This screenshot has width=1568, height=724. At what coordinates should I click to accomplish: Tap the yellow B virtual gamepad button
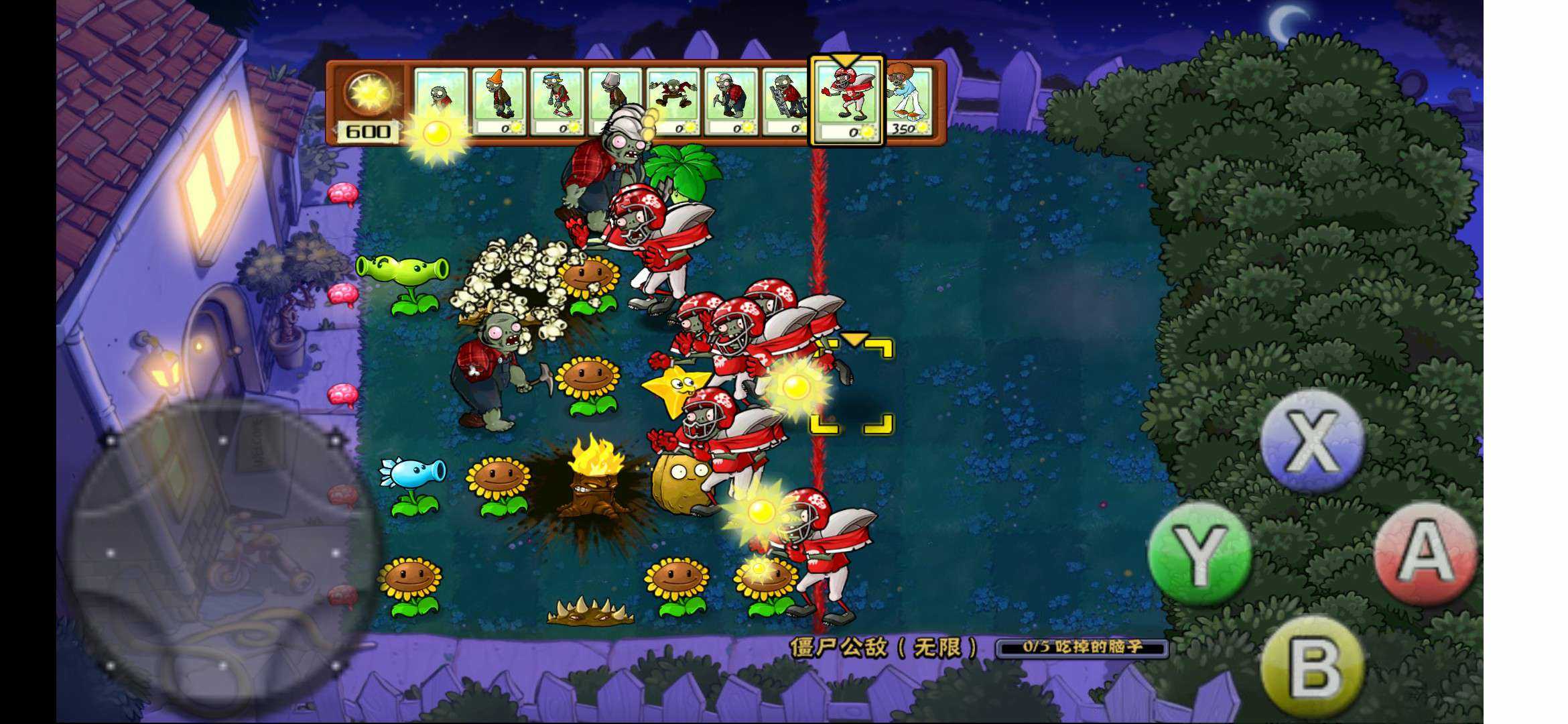pyautogui.click(x=1312, y=666)
